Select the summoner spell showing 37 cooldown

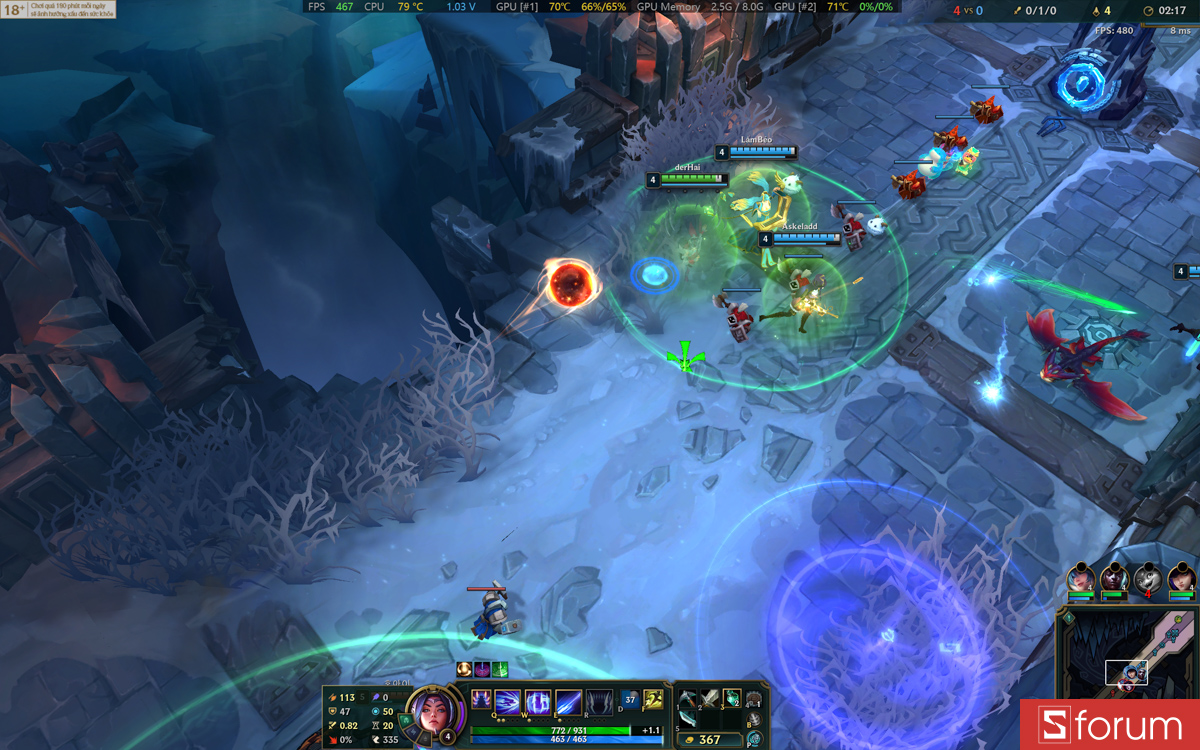click(631, 700)
